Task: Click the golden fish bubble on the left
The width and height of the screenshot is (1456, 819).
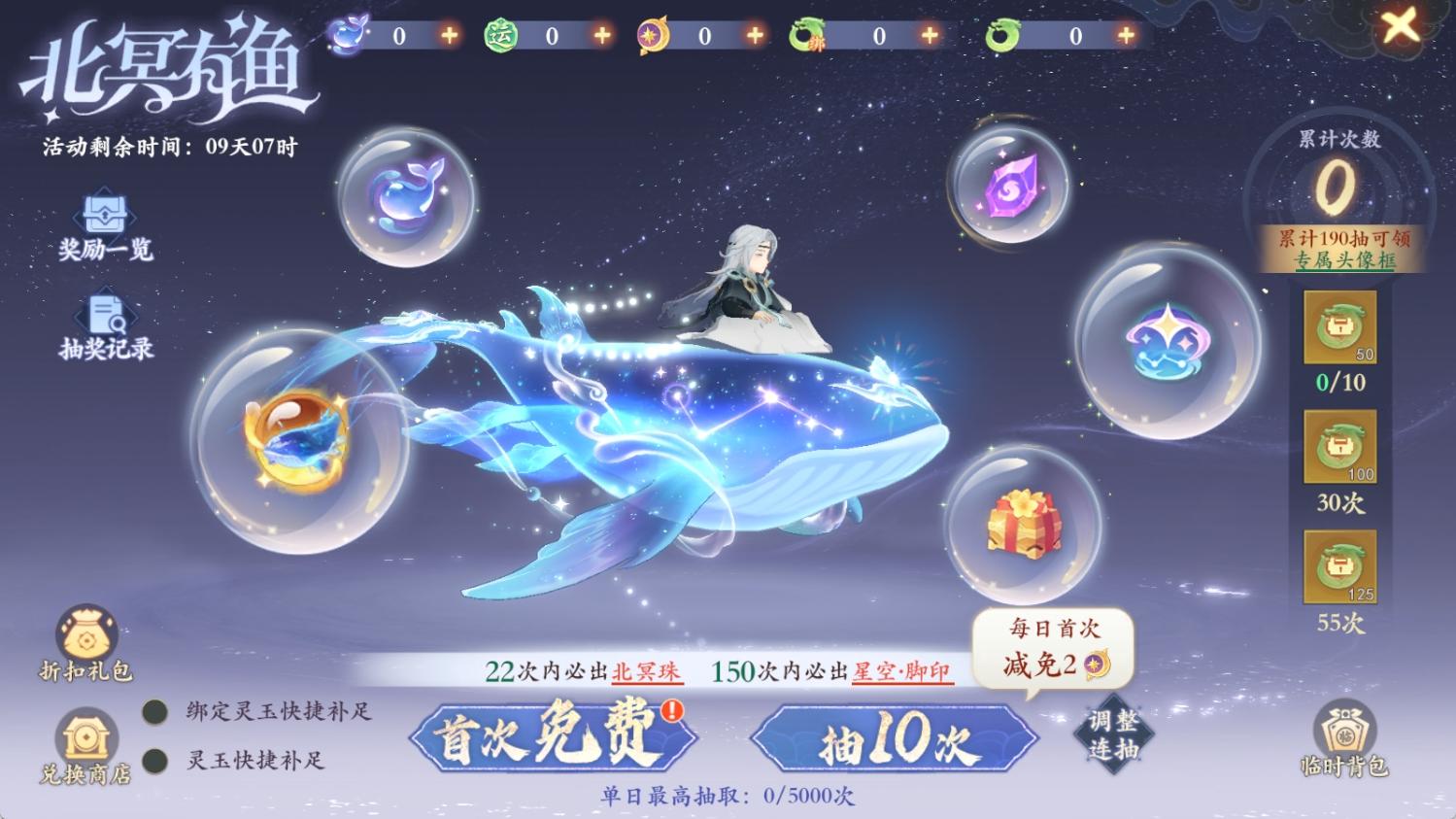Action: (x=294, y=435)
